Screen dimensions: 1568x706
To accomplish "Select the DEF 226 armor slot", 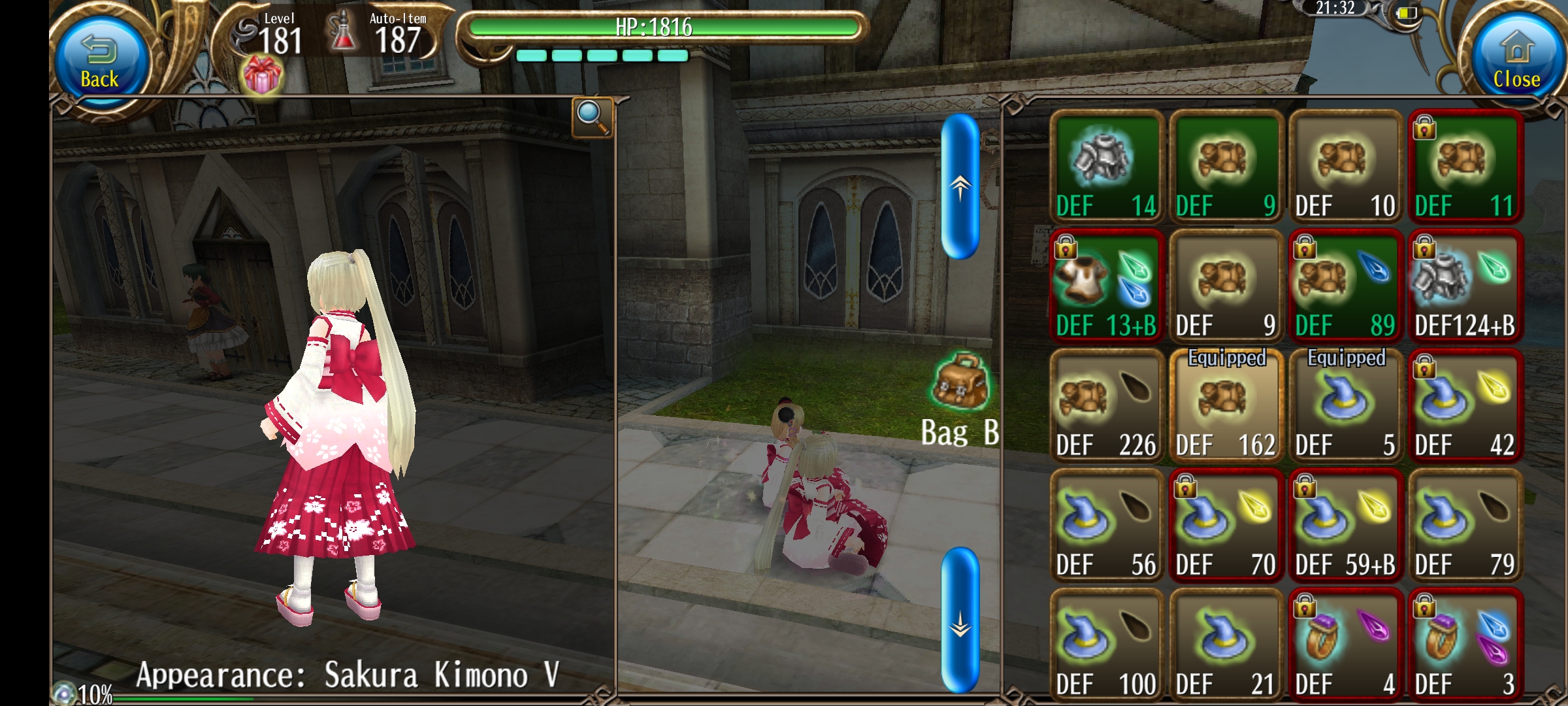I will coord(1106,406).
